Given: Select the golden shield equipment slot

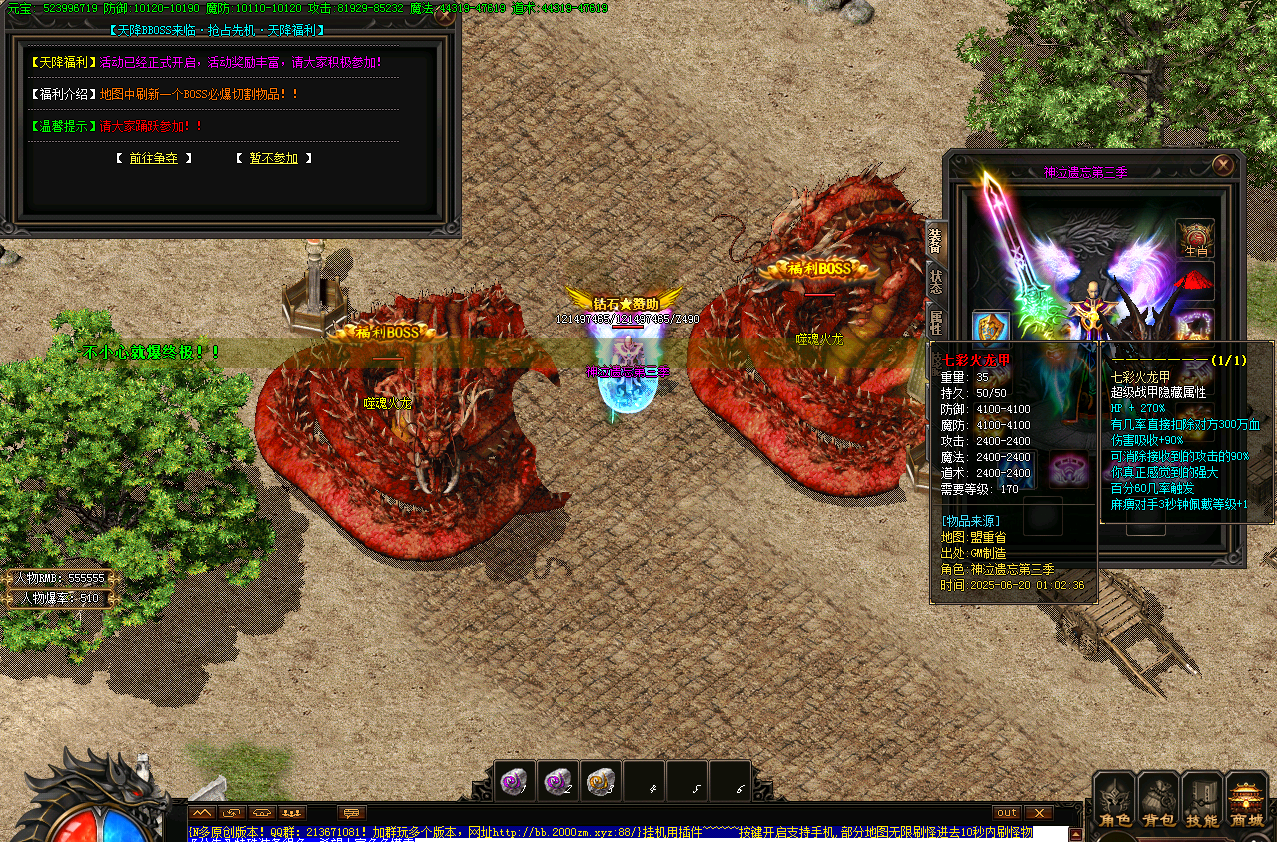Looking at the screenshot, I should (x=991, y=328).
